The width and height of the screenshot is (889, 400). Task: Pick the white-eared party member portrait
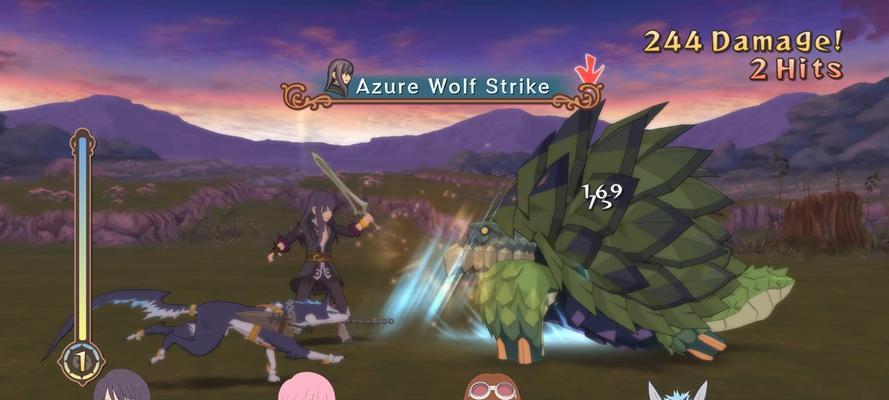pos(677,390)
